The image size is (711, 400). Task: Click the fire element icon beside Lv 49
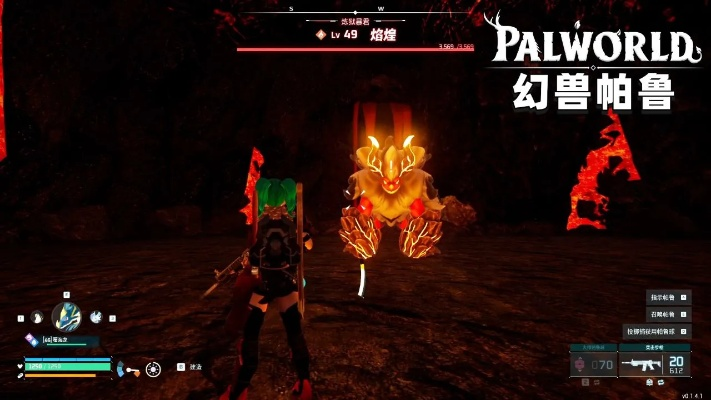click(321, 34)
